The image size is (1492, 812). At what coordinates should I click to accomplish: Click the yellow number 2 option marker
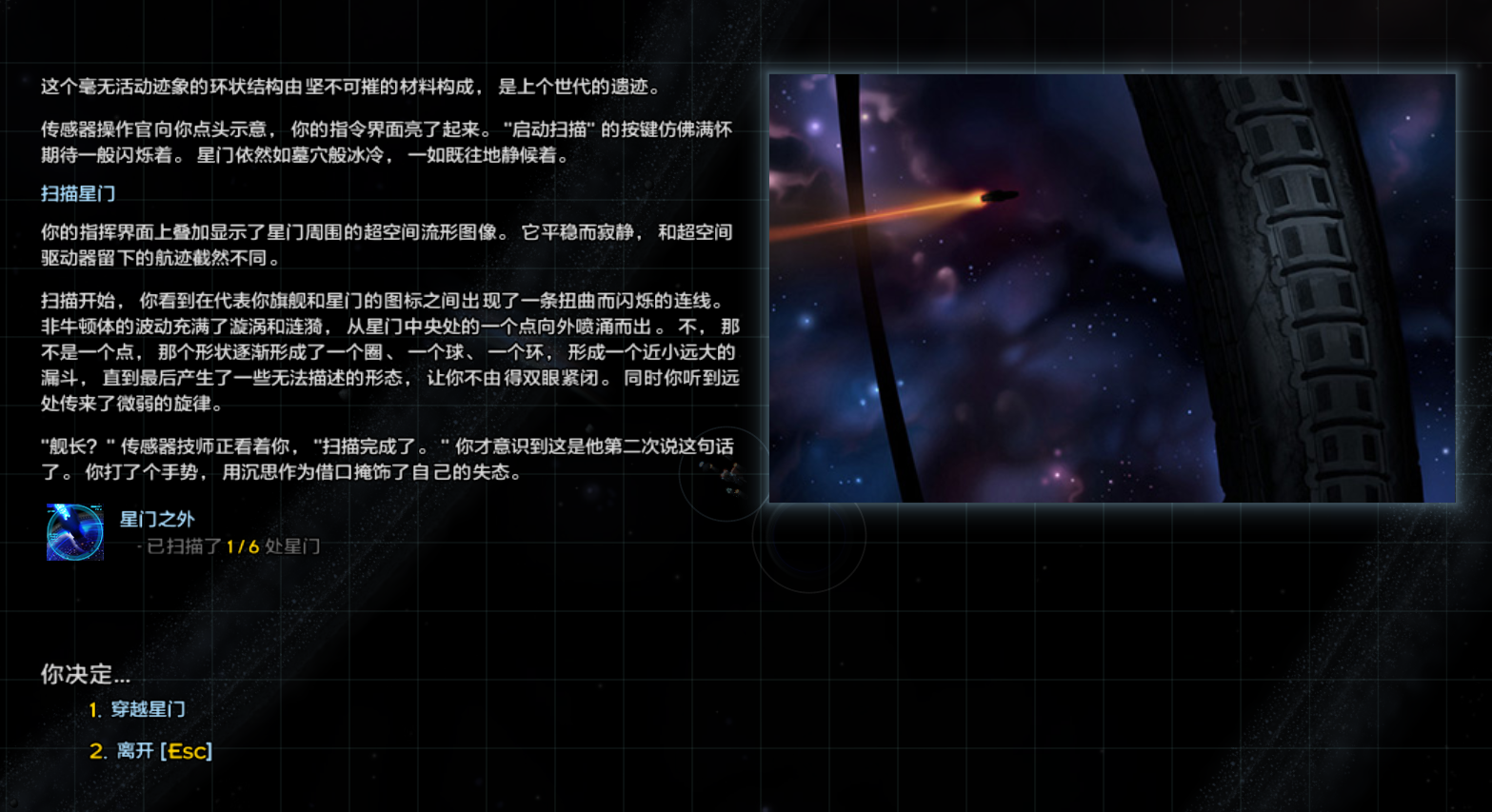coord(96,751)
